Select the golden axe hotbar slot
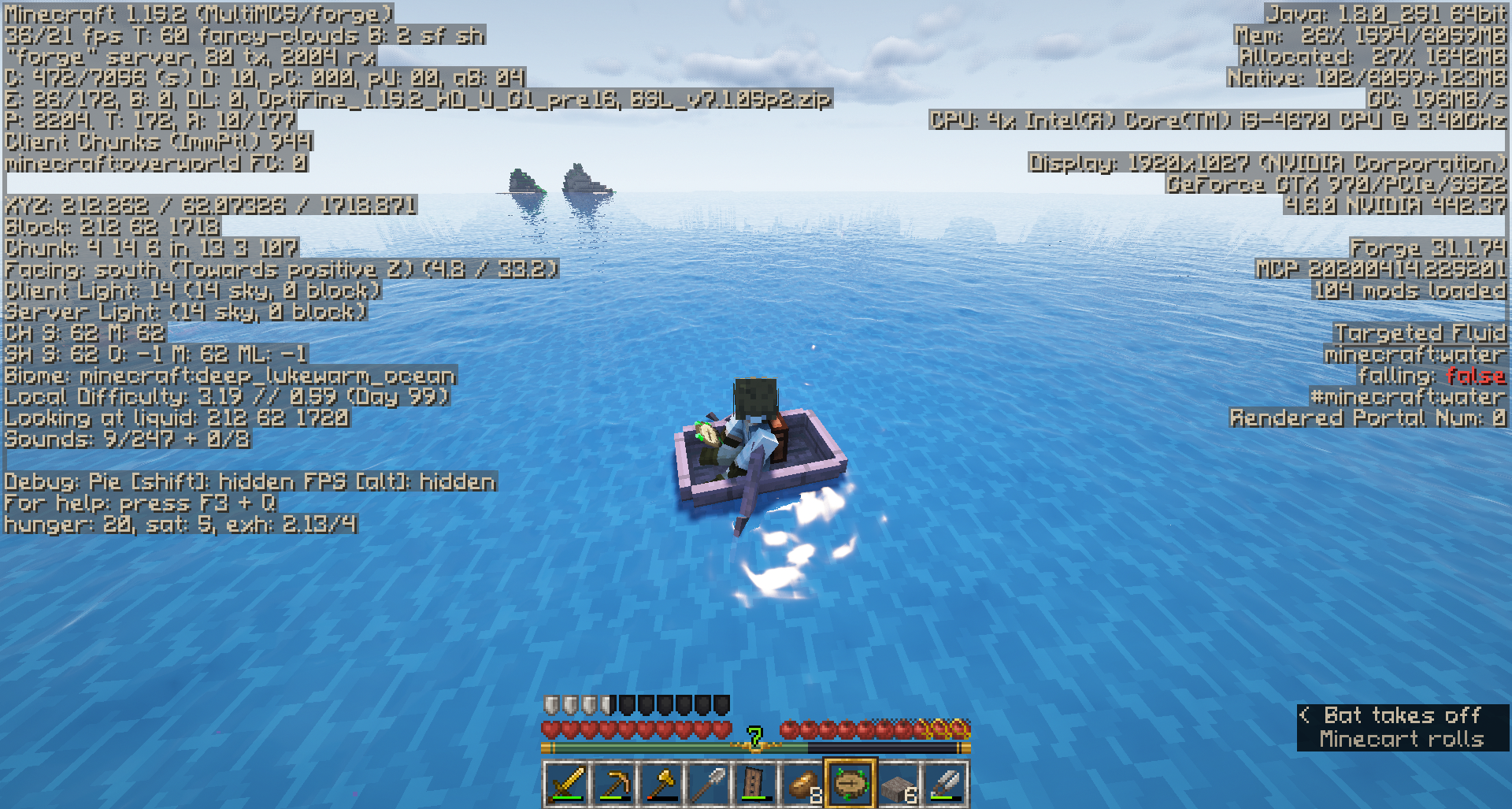The height and width of the screenshot is (809, 1512). pos(661,784)
